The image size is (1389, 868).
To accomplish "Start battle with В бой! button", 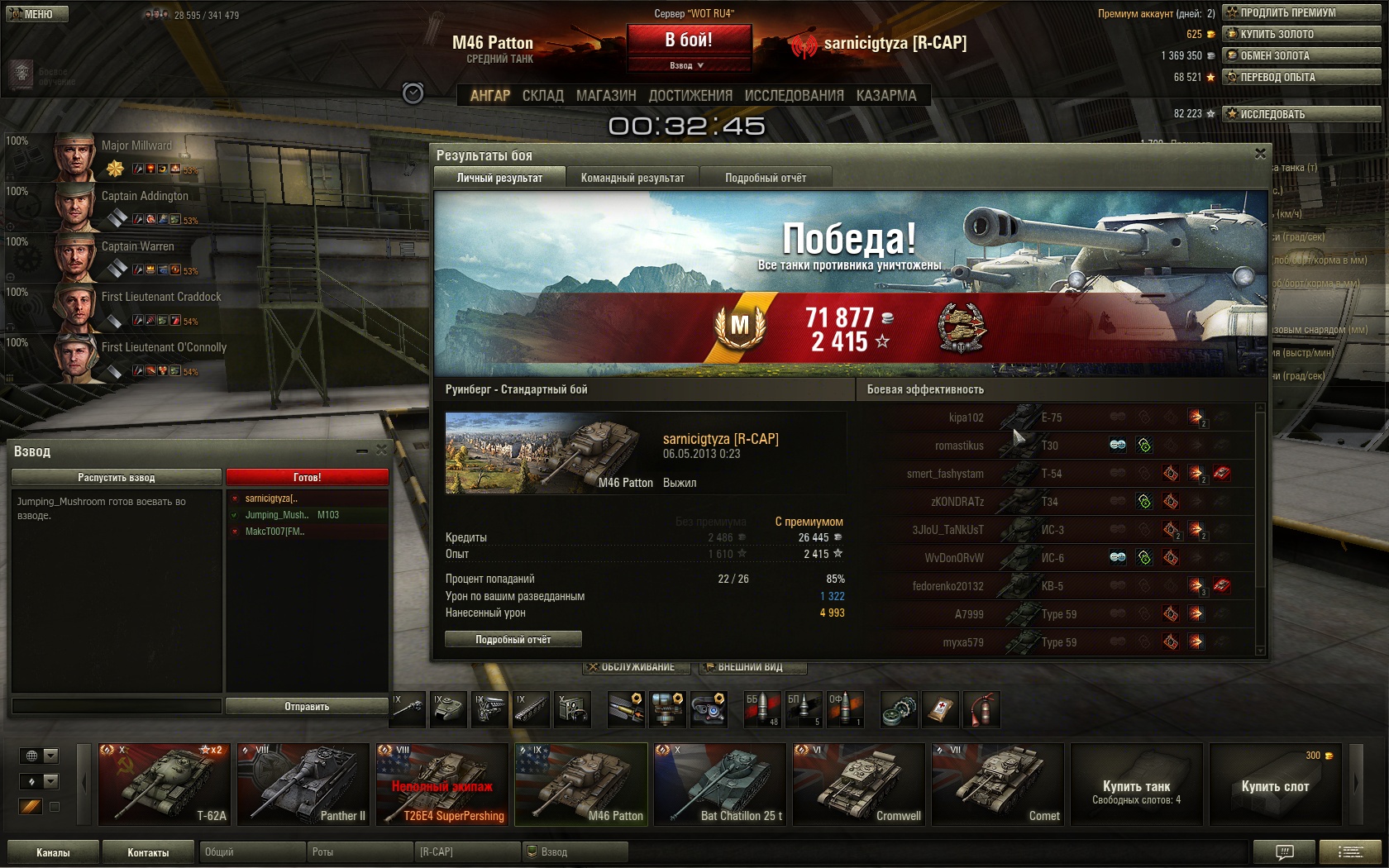I will tap(689, 40).
